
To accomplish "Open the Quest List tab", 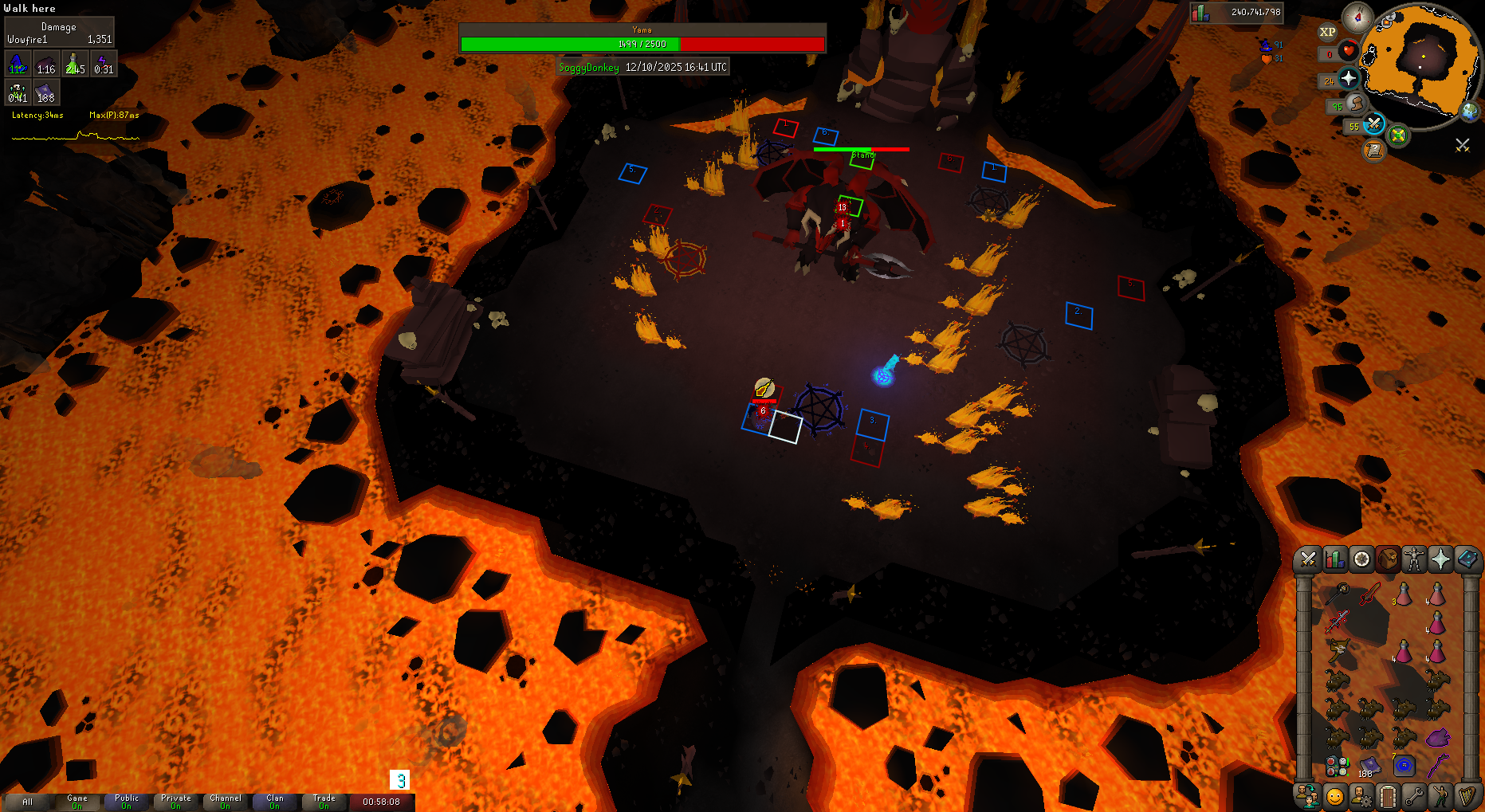I will tap(1361, 559).
